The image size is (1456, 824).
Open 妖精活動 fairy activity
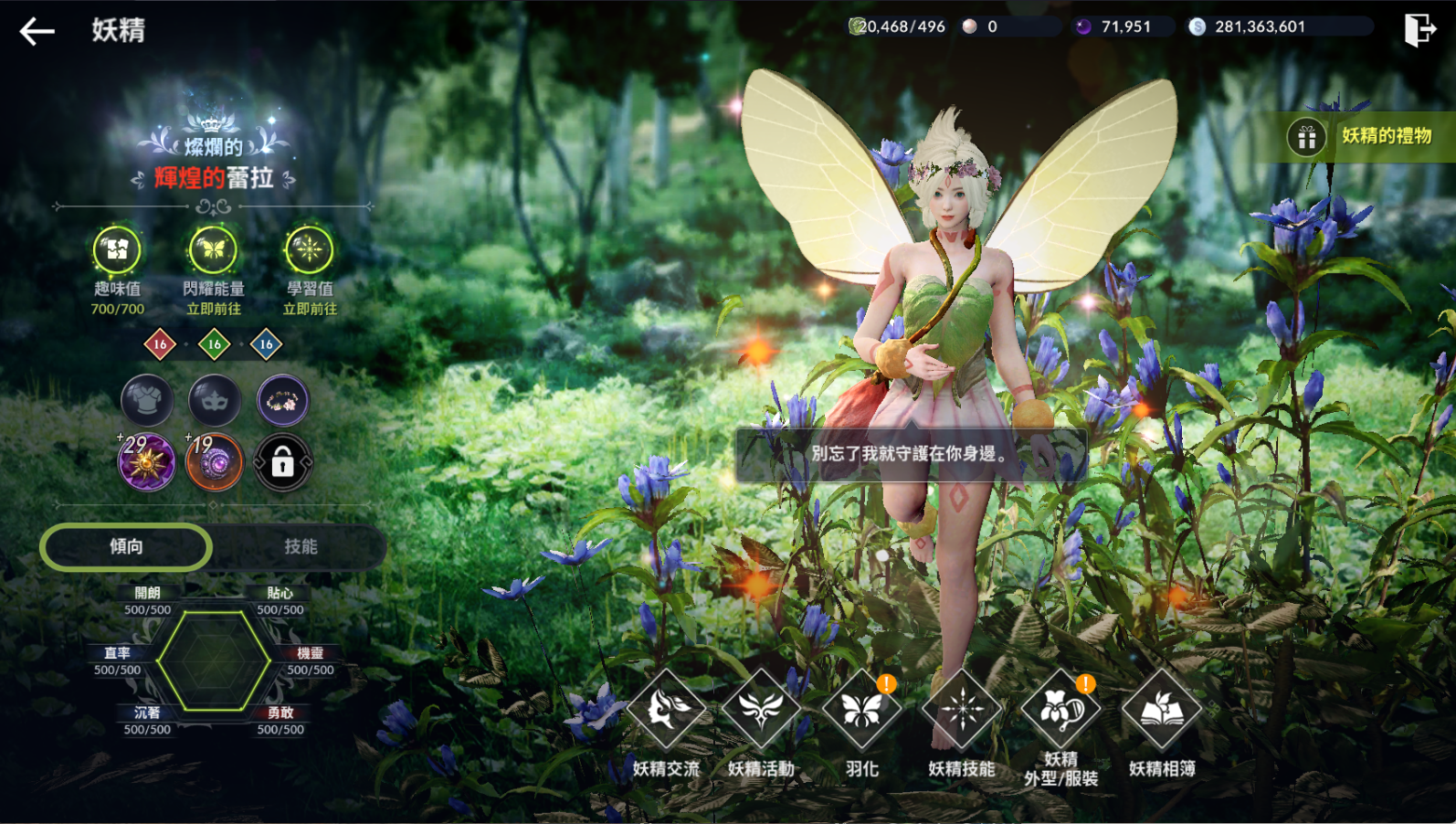coord(761,711)
